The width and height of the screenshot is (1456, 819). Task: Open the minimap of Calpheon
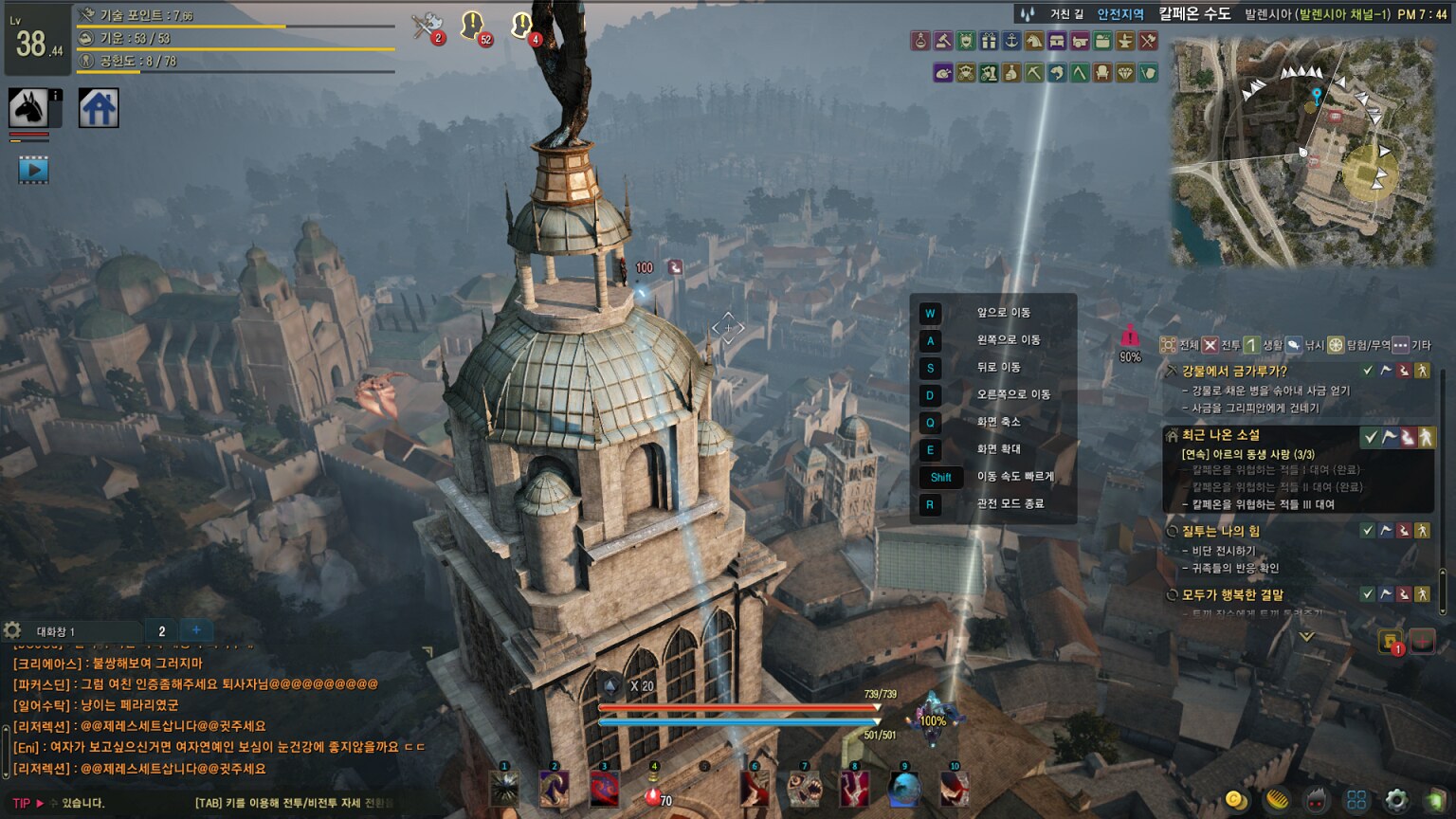[1302, 152]
